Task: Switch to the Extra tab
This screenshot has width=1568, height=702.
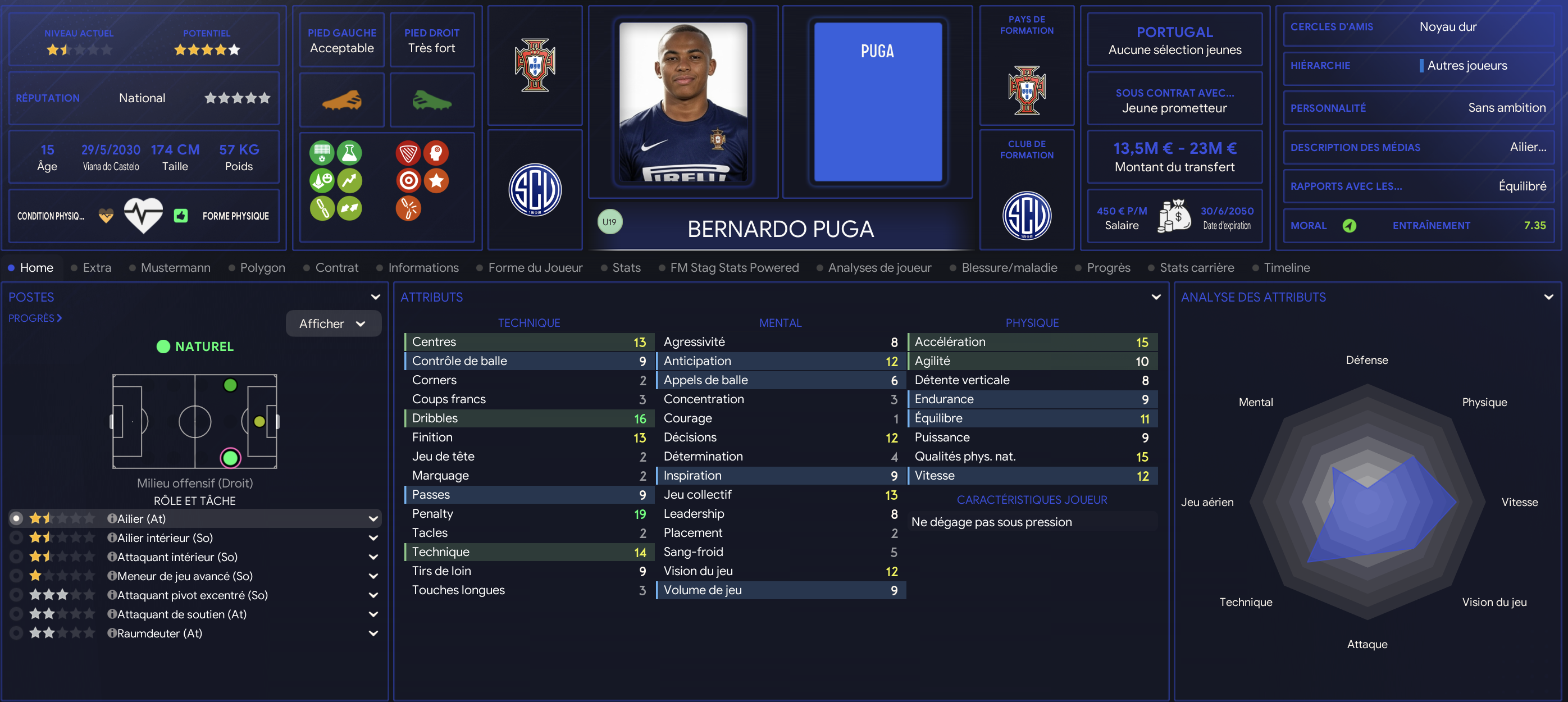Action: click(97, 268)
